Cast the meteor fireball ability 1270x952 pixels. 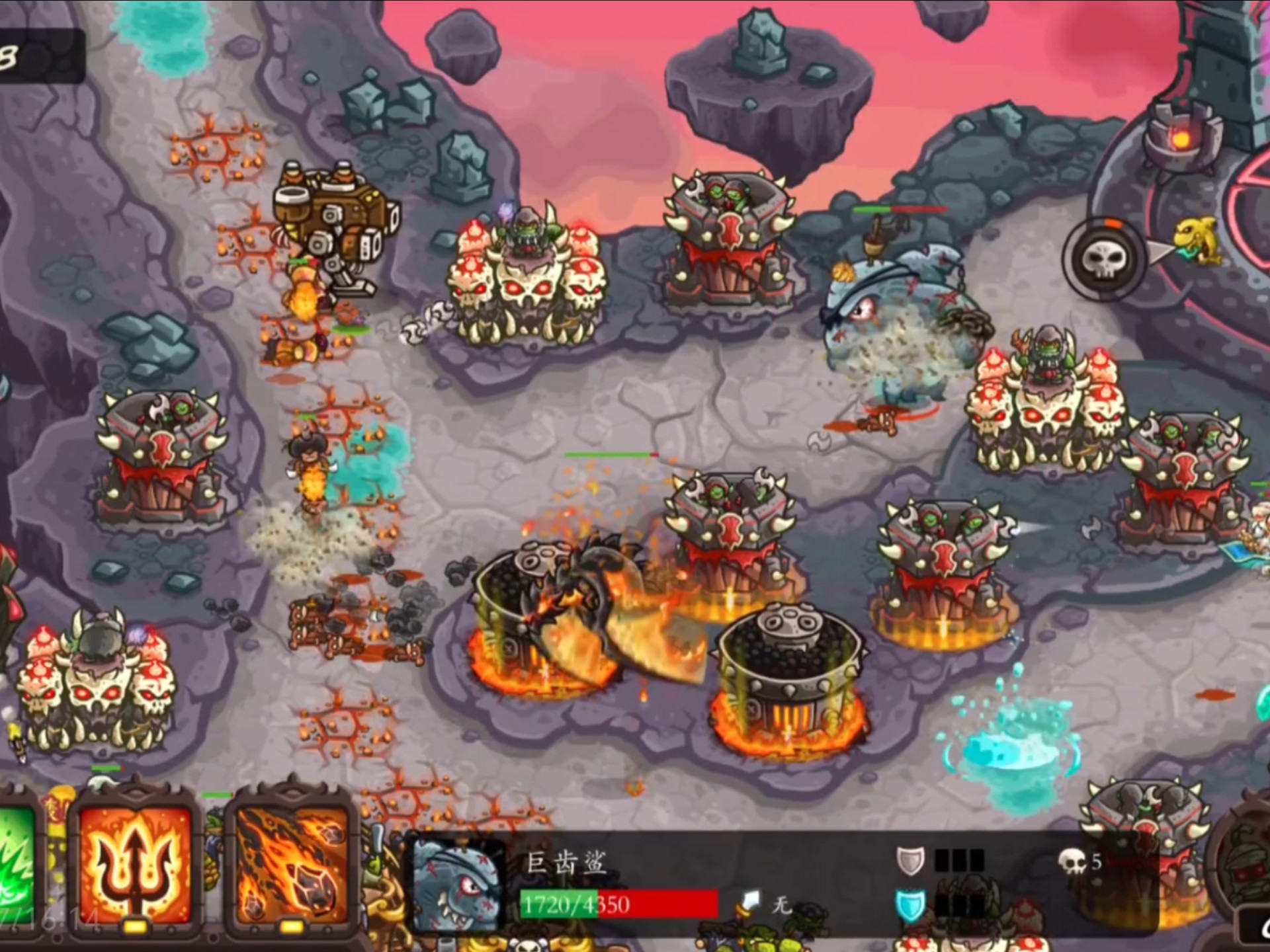292,863
